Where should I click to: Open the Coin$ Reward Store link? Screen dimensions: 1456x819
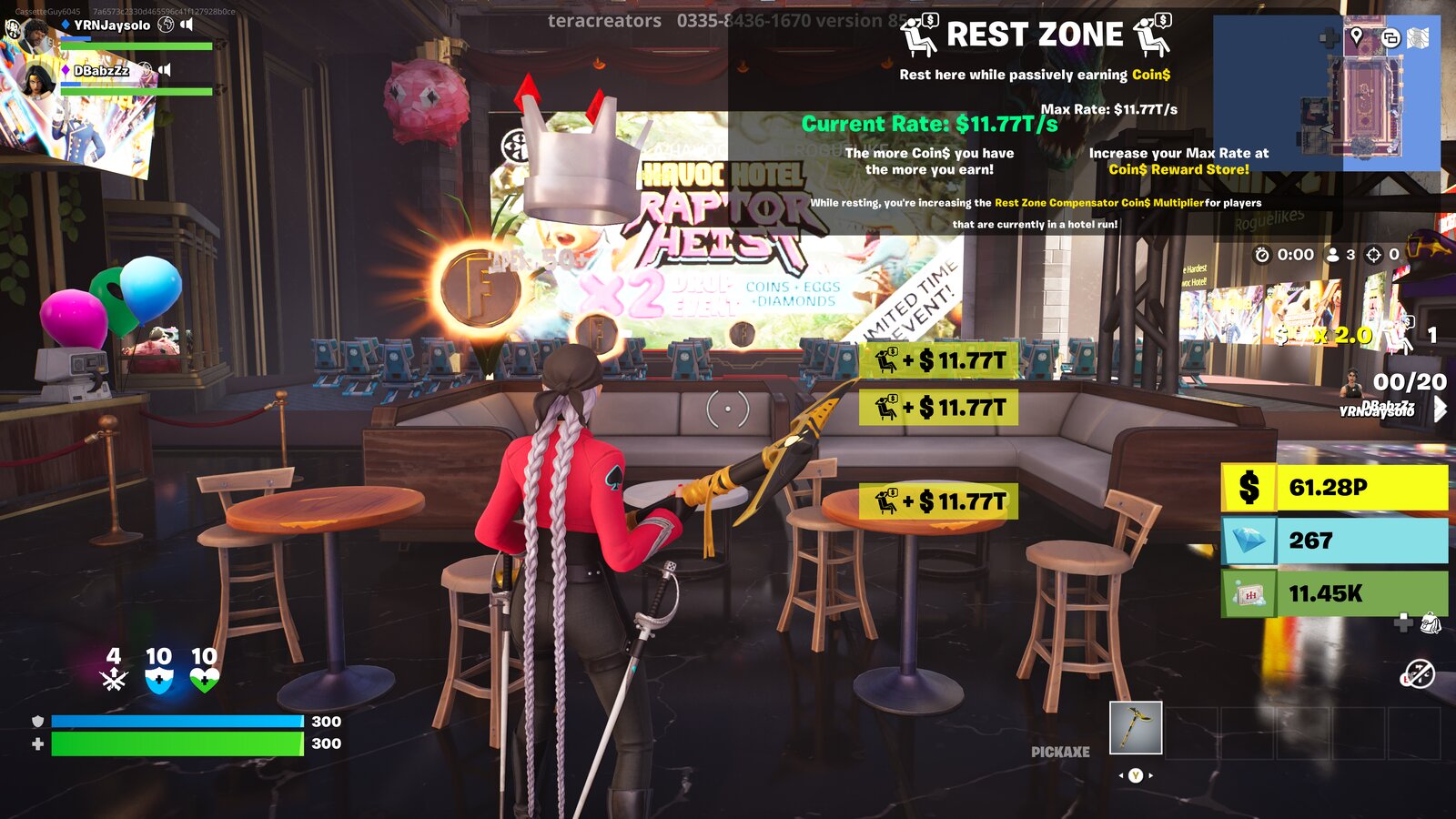[1180, 168]
